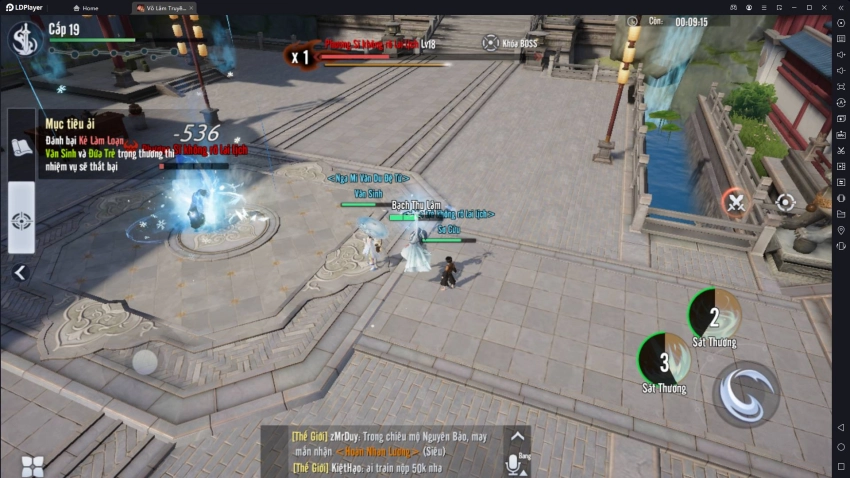Toggle the Khóa BOSS lock
The height and width of the screenshot is (478, 850).
(490, 43)
